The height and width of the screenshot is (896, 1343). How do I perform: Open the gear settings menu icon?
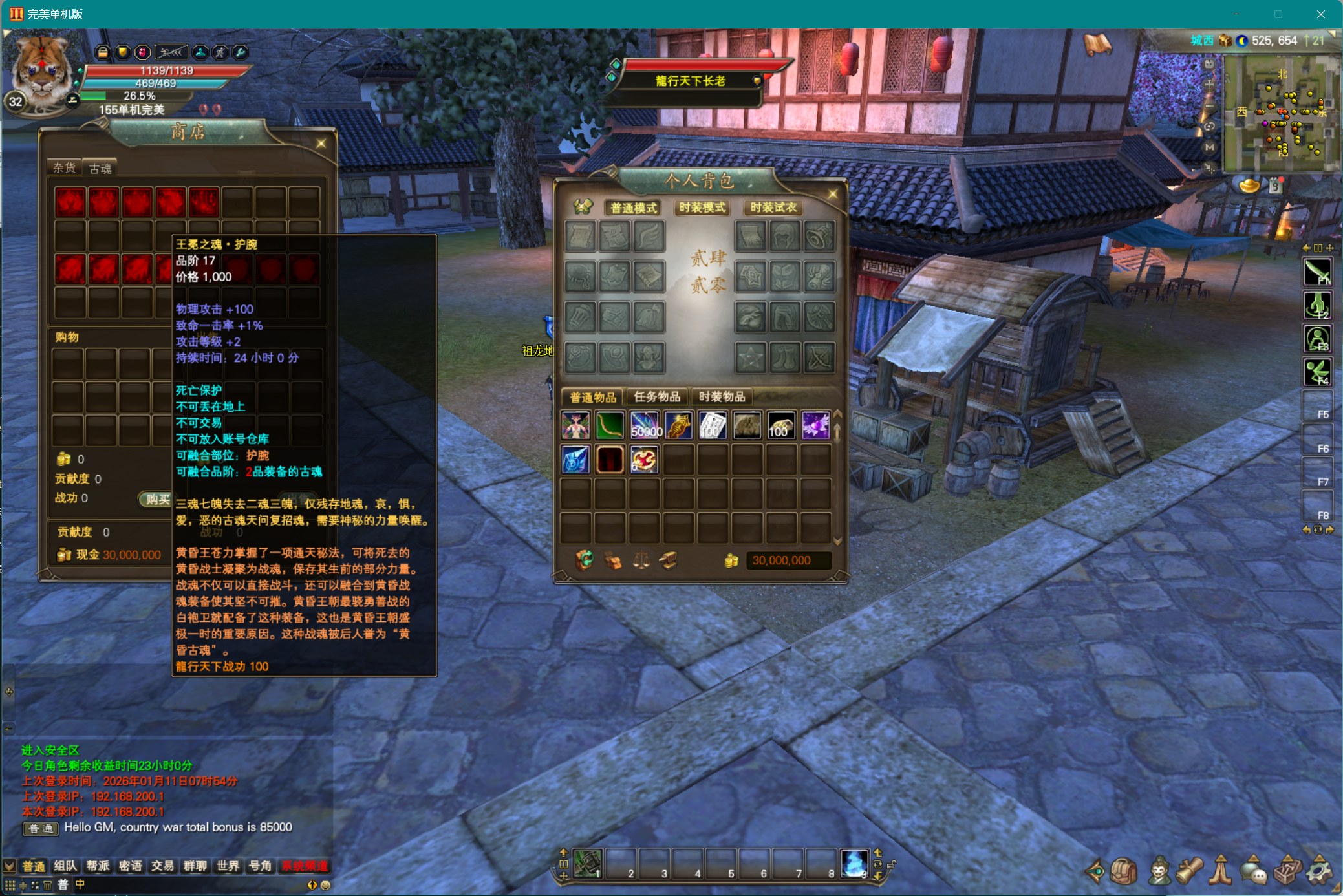[1319, 871]
